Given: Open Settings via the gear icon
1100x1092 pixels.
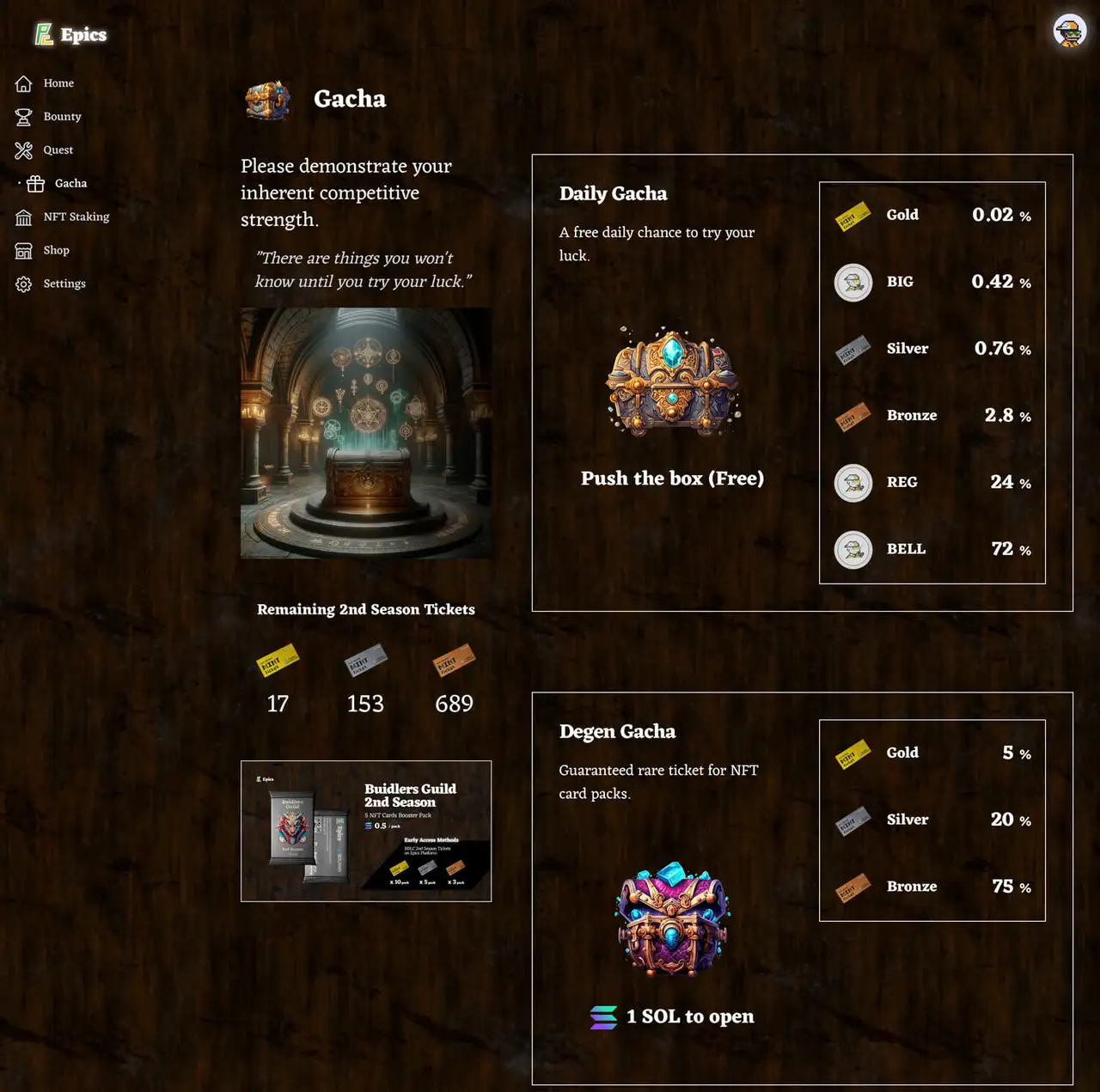Looking at the screenshot, I should [x=23, y=284].
